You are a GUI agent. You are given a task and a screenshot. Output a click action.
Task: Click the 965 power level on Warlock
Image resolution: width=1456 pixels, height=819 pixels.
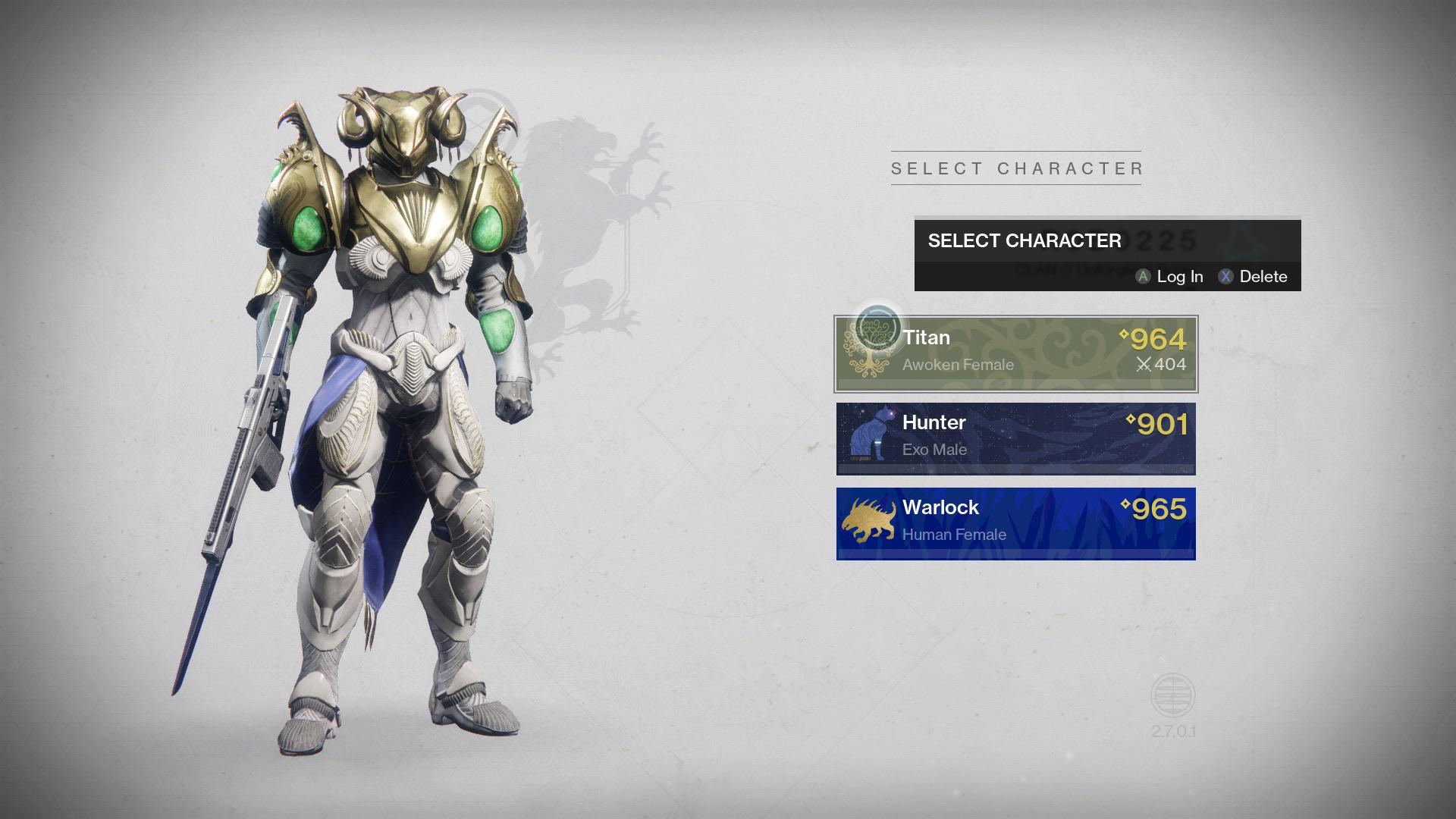pos(1160,508)
